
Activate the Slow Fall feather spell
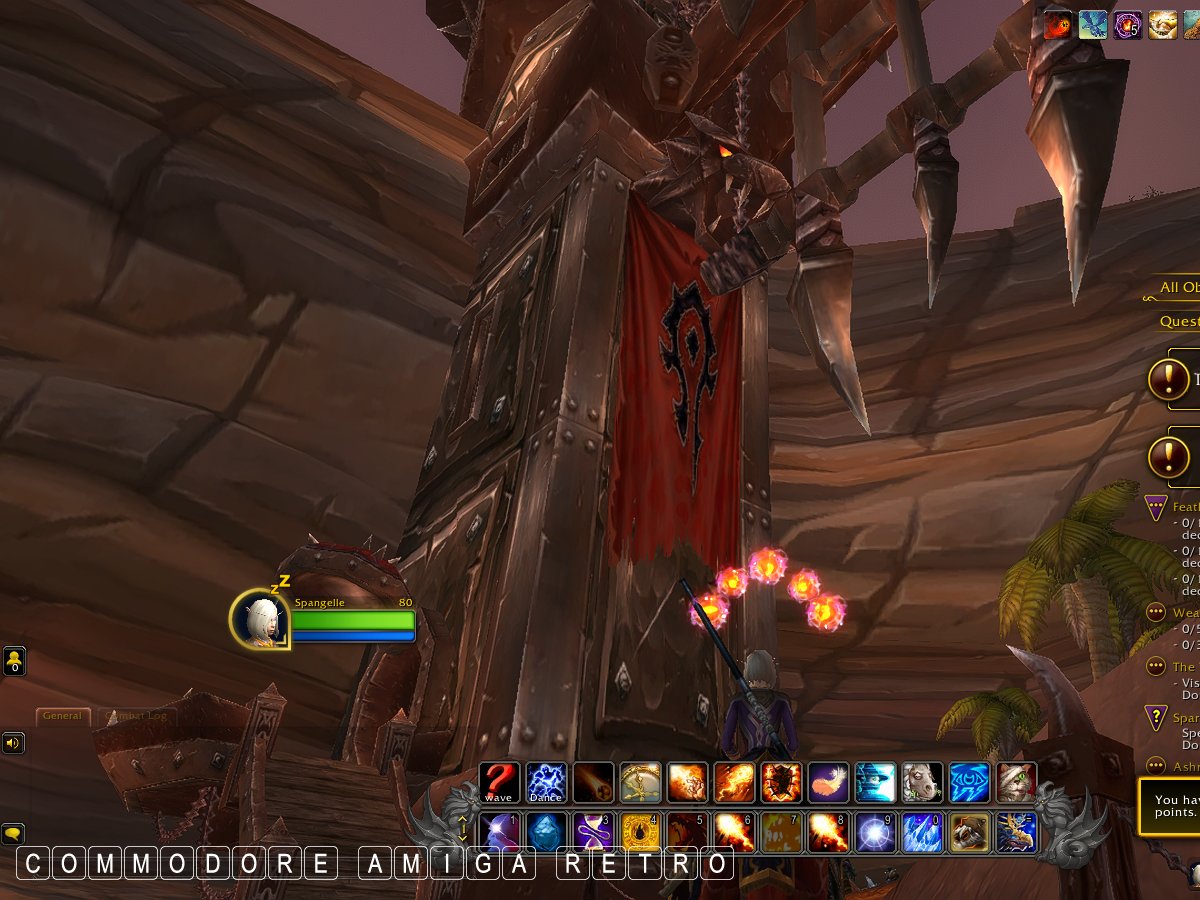pyautogui.click(x=827, y=782)
